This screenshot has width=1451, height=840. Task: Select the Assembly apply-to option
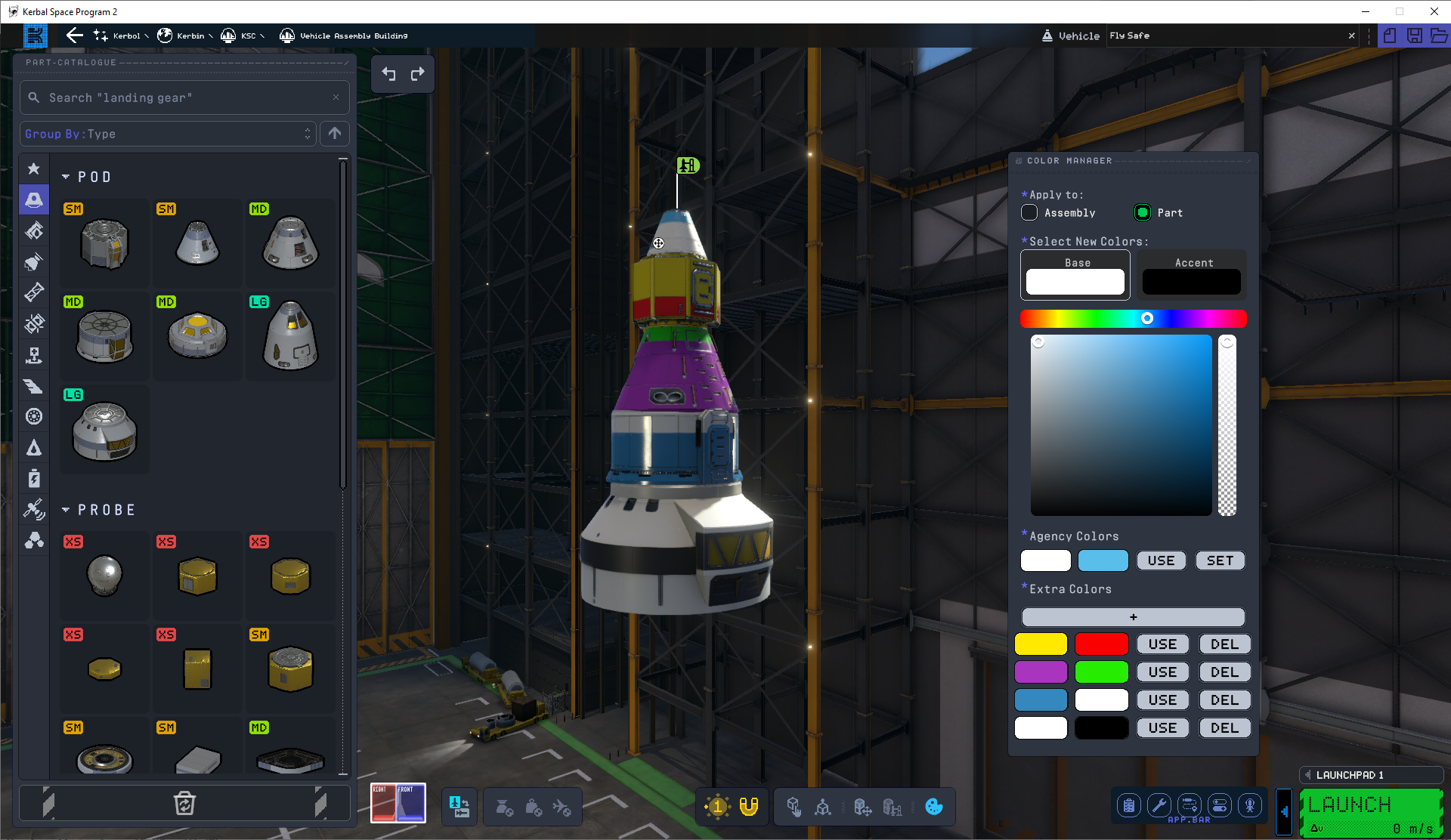(1029, 213)
